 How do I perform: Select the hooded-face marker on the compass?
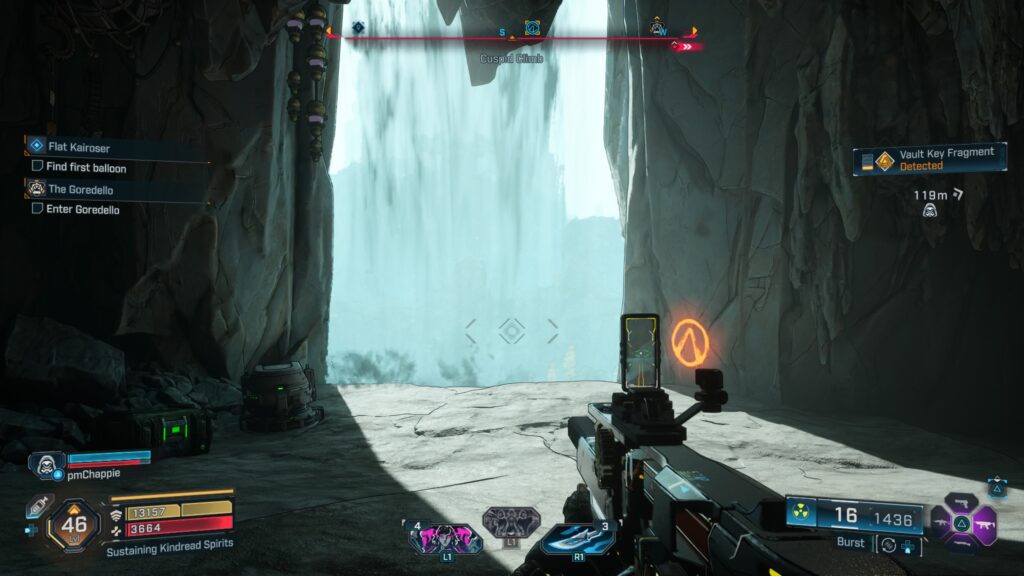point(657,28)
